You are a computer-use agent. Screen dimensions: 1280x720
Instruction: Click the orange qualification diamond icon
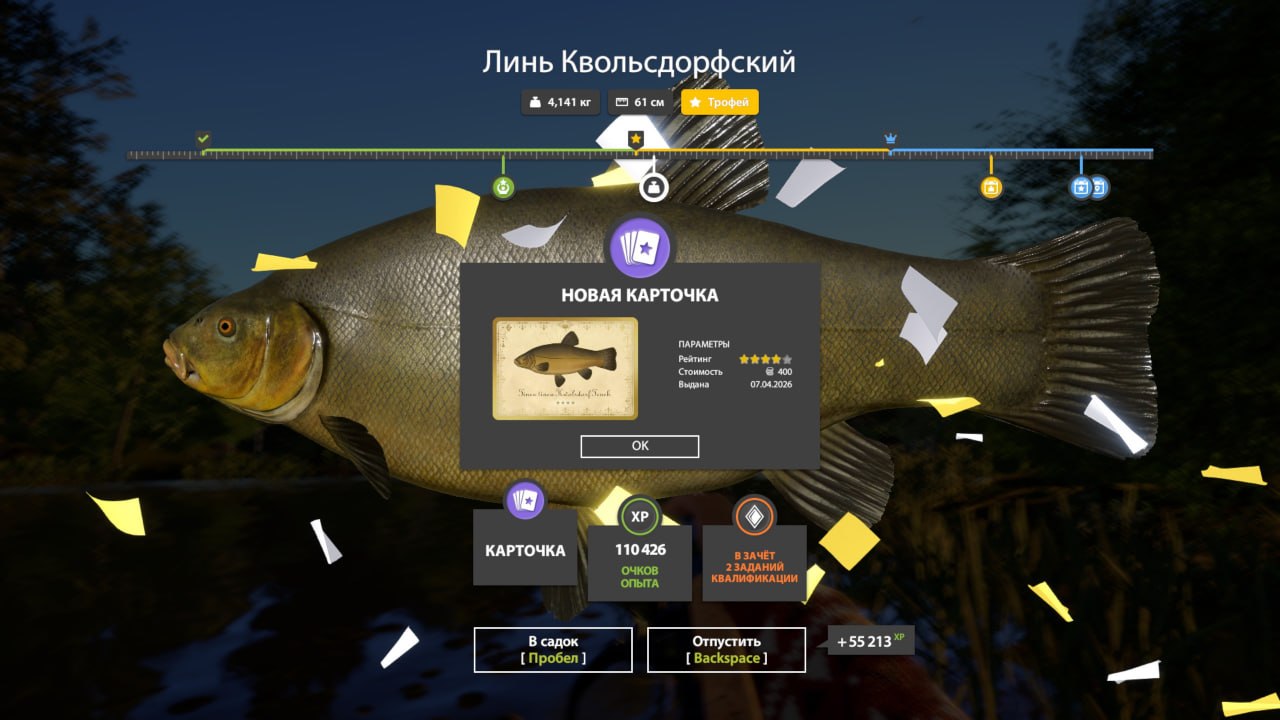pyautogui.click(x=753, y=518)
